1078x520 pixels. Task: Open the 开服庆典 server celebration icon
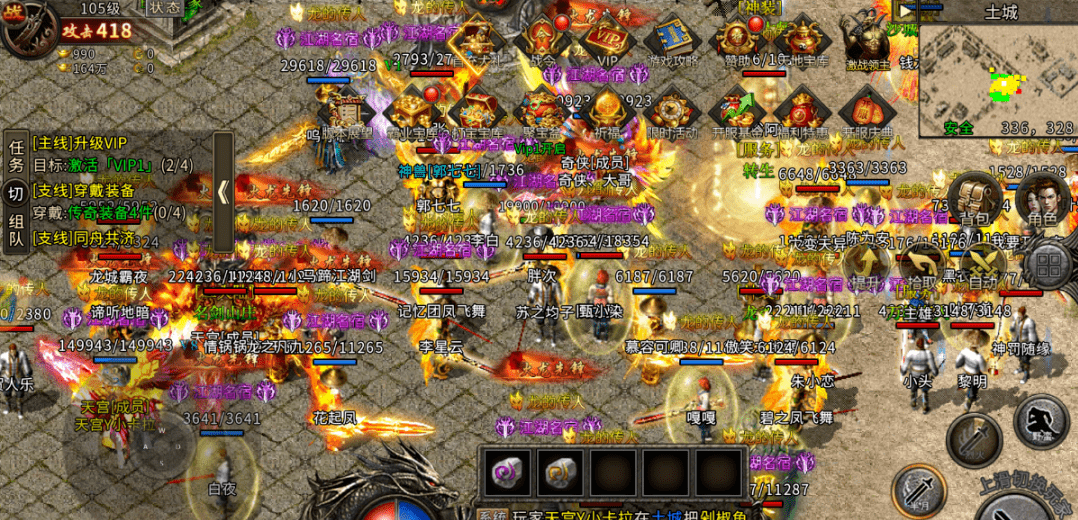tap(863, 111)
